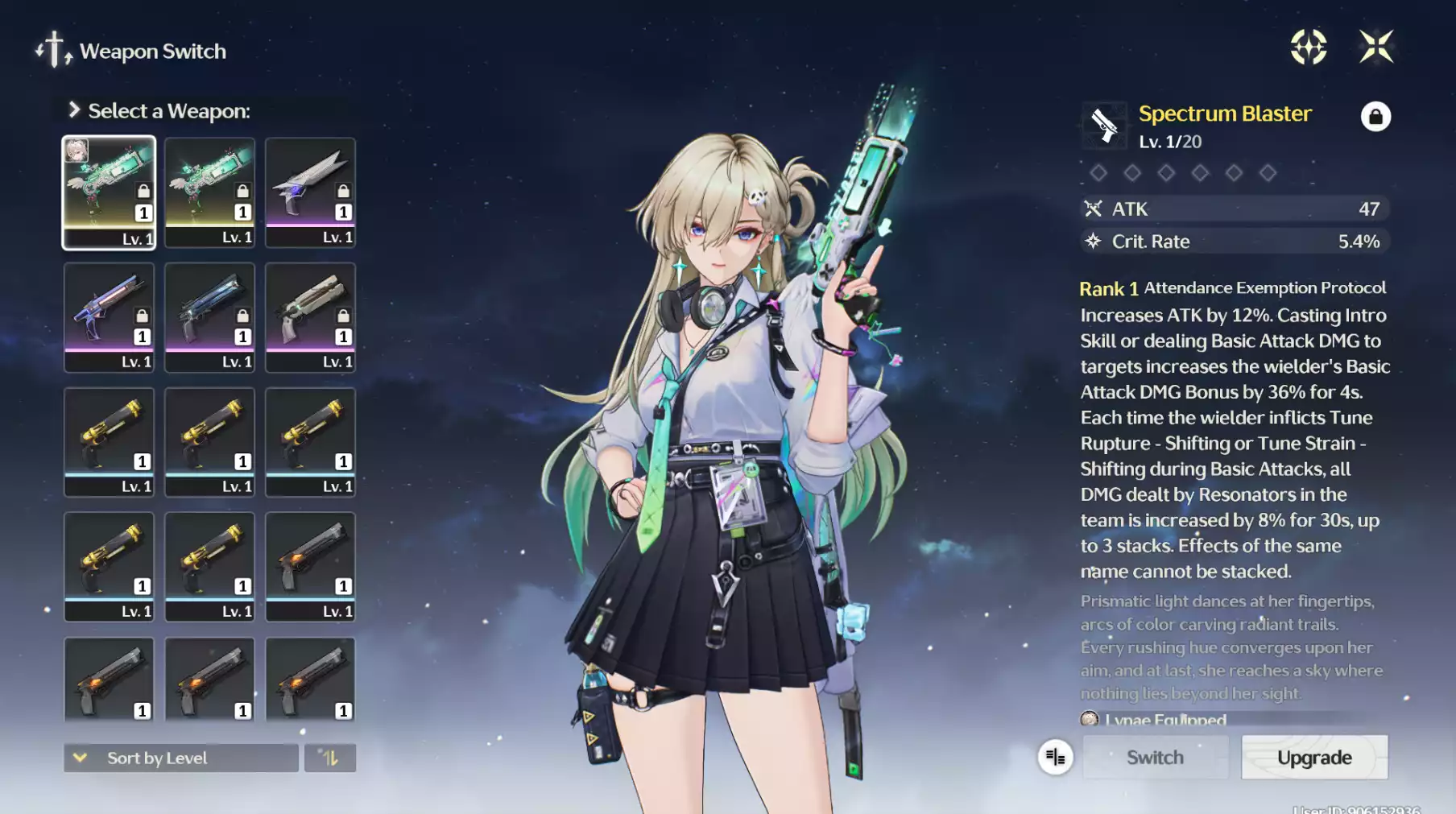The height and width of the screenshot is (814, 1456).
Task: Toggle the Spectrum Blaster lock icon
Action: pos(1375,117)
